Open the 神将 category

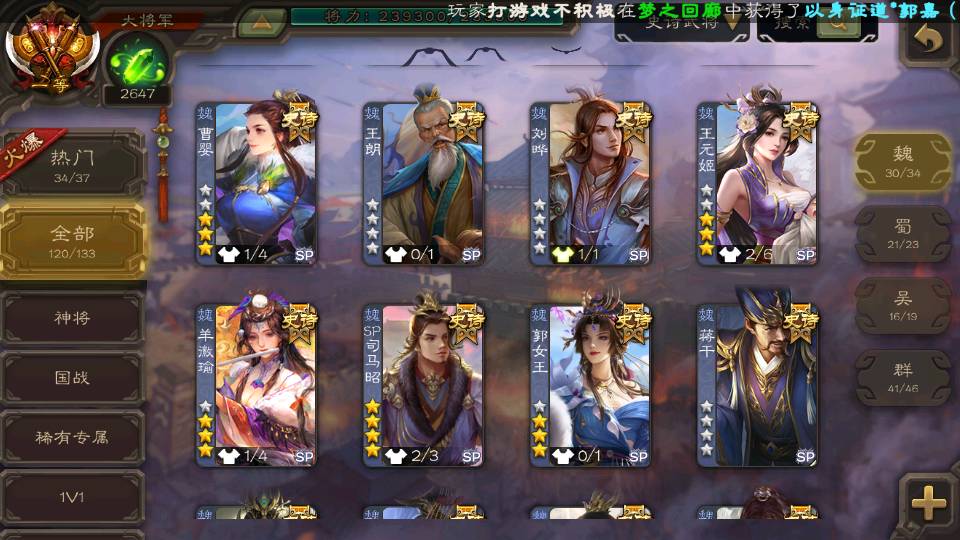pyautogui.click(x=72, y=318)
